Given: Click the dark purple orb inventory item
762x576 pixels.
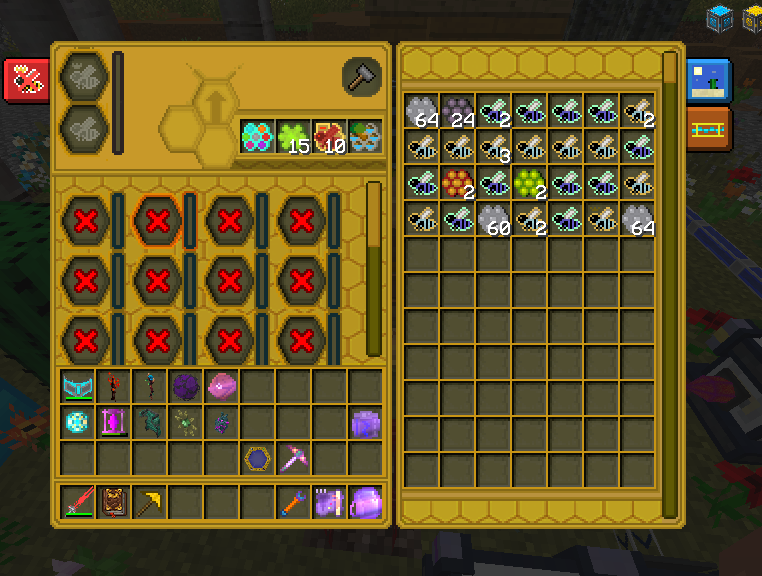Looking at the screenshot, I should click(x=184, y=386).
